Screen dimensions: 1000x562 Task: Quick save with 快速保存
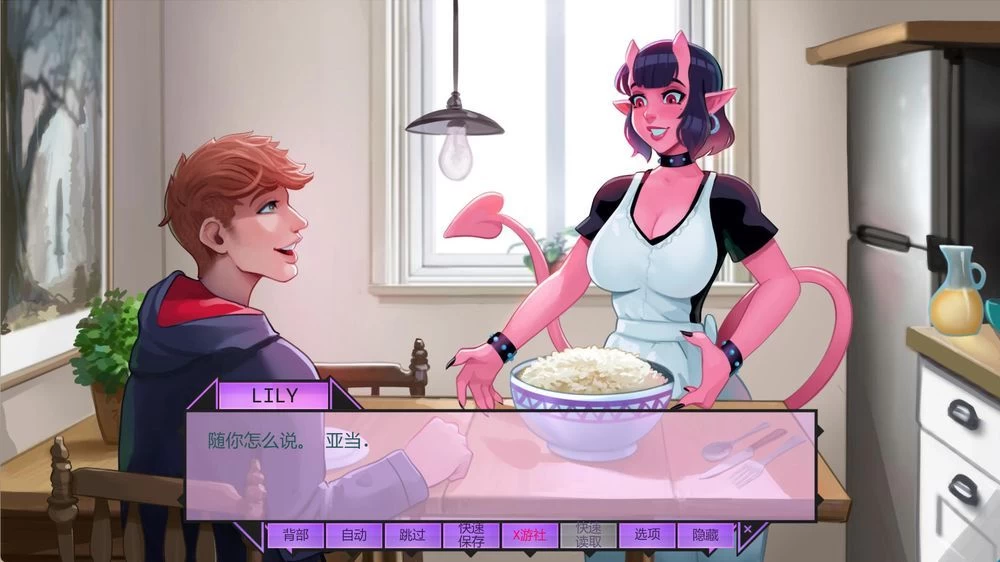471,535
